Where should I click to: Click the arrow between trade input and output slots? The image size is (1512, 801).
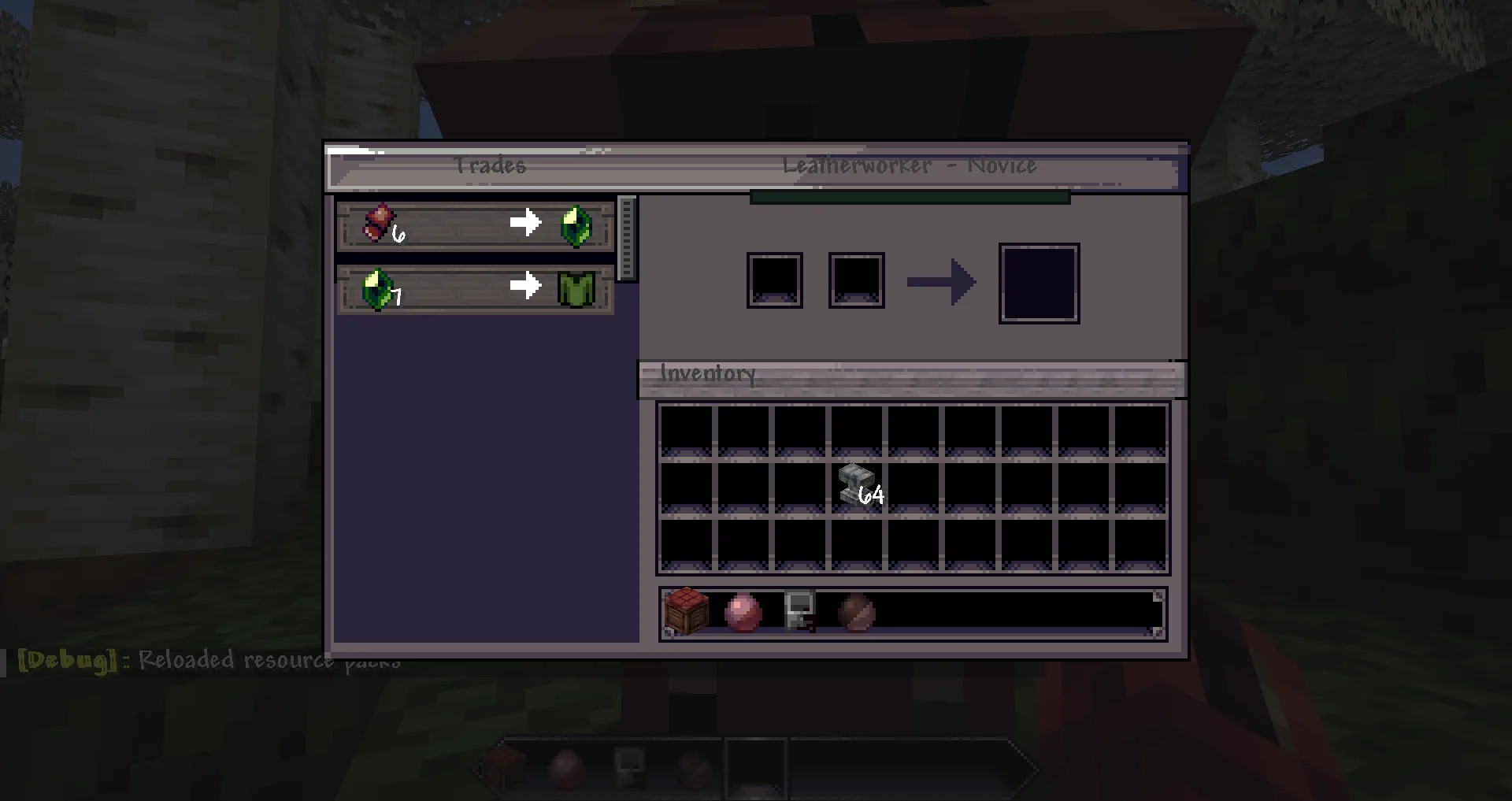click(942, 281)
